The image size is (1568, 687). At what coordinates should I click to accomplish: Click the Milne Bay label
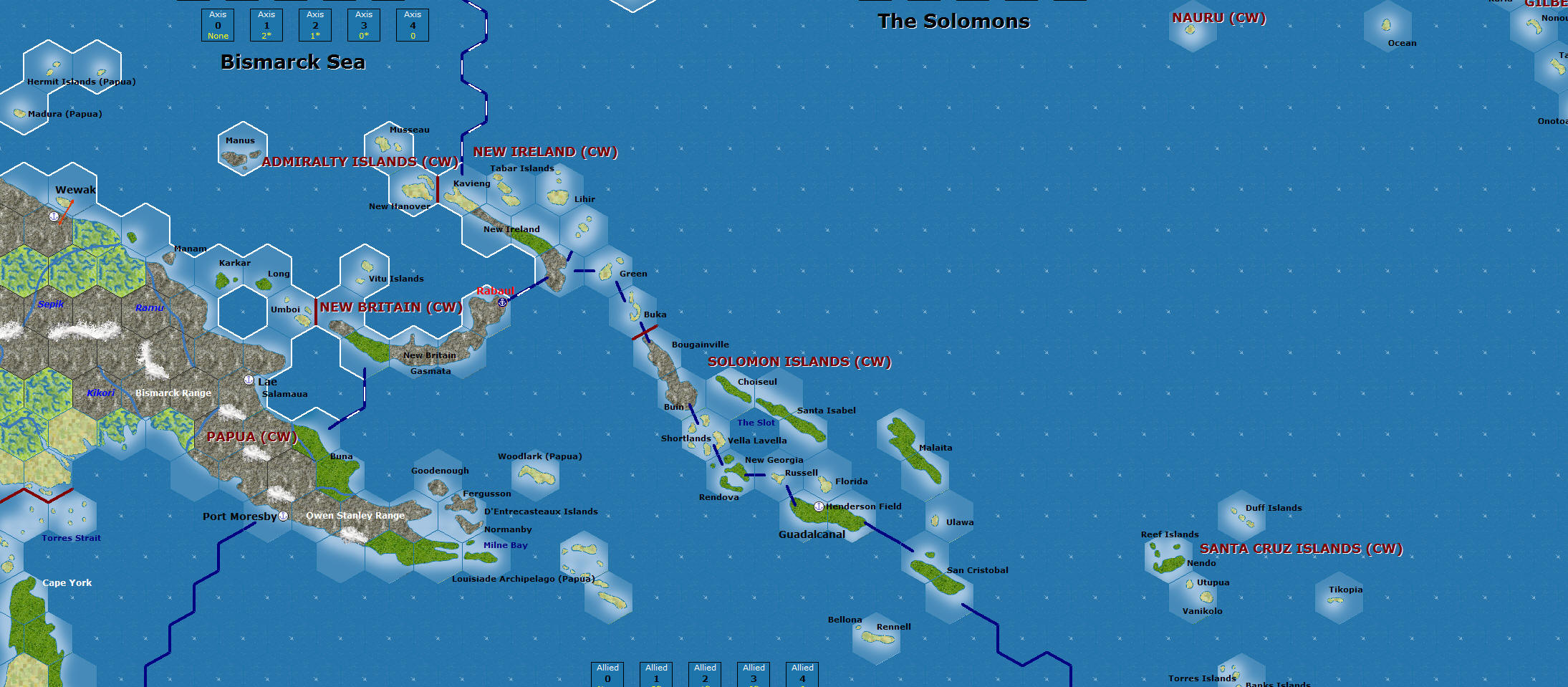[506, 545]
